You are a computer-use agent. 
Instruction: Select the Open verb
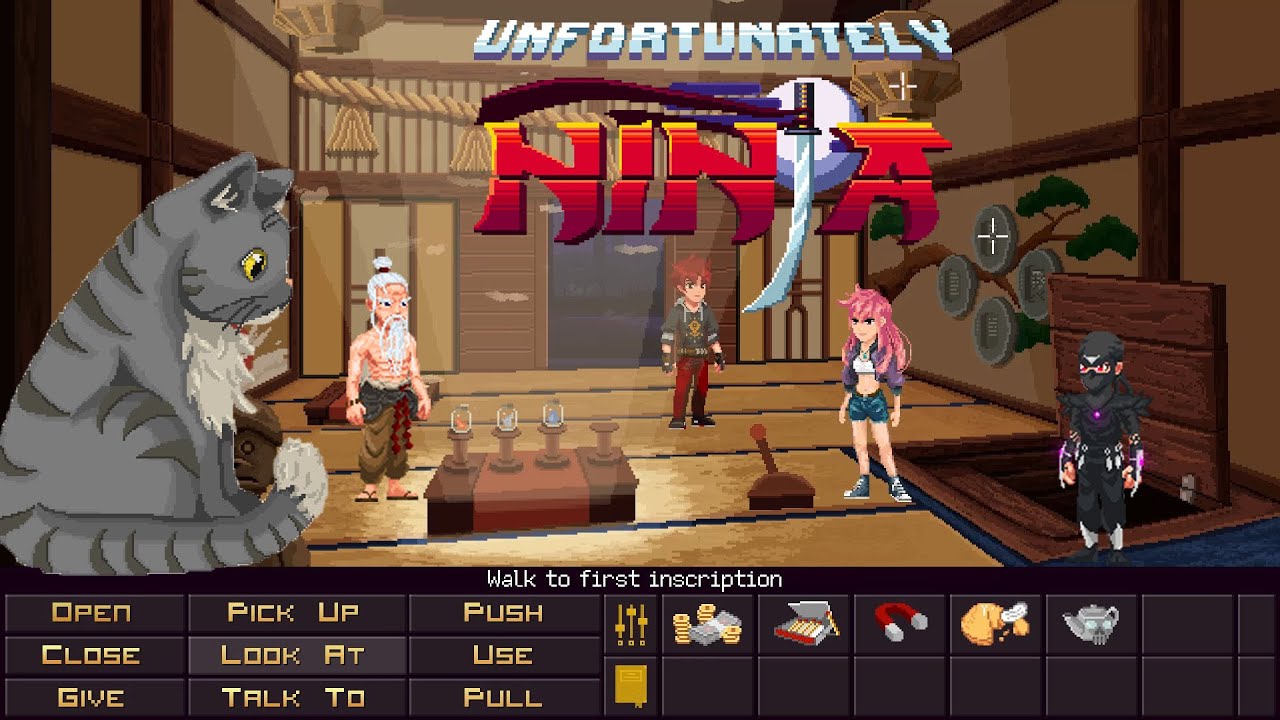92,613
